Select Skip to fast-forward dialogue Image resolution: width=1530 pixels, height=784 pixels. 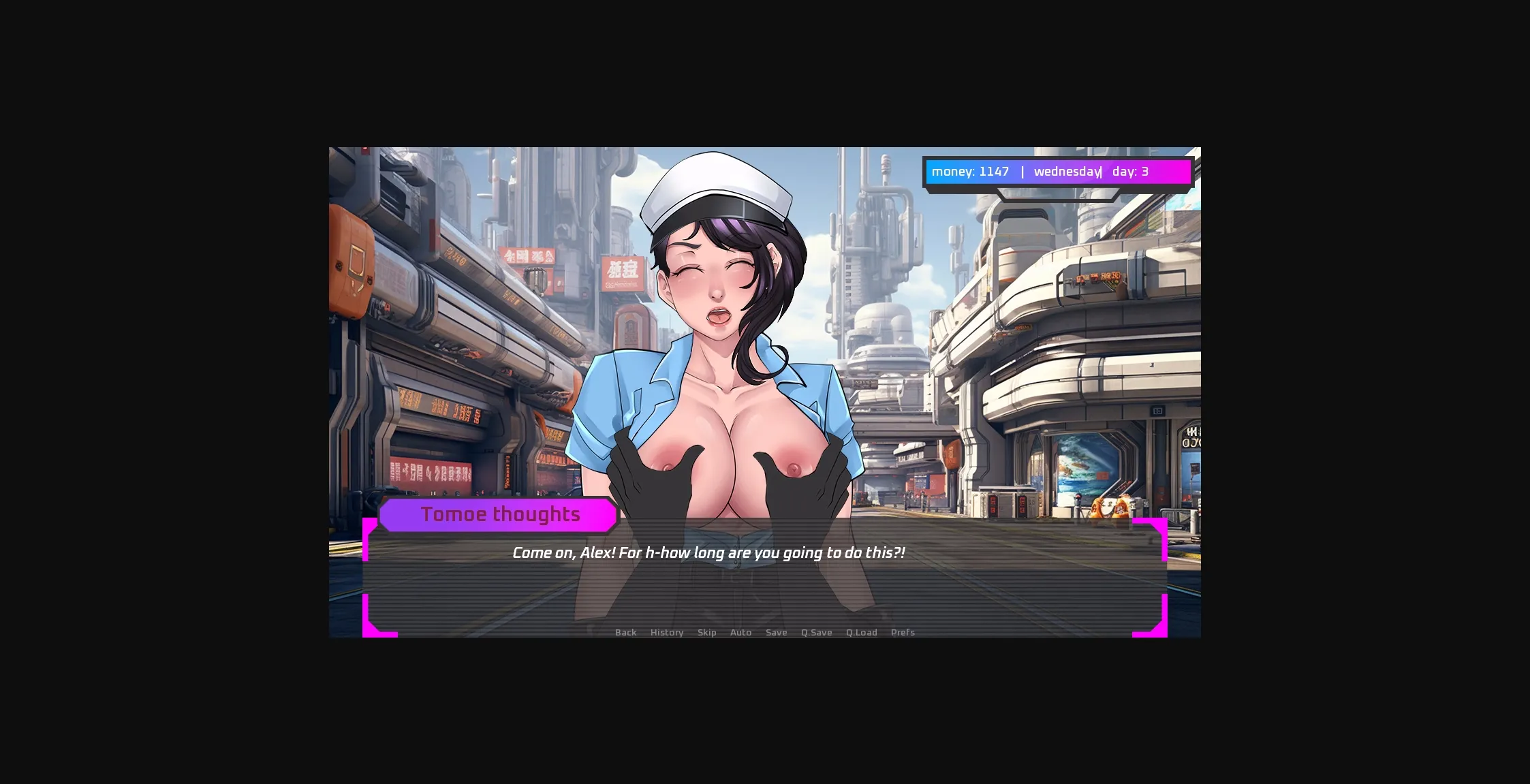point(707,632)
